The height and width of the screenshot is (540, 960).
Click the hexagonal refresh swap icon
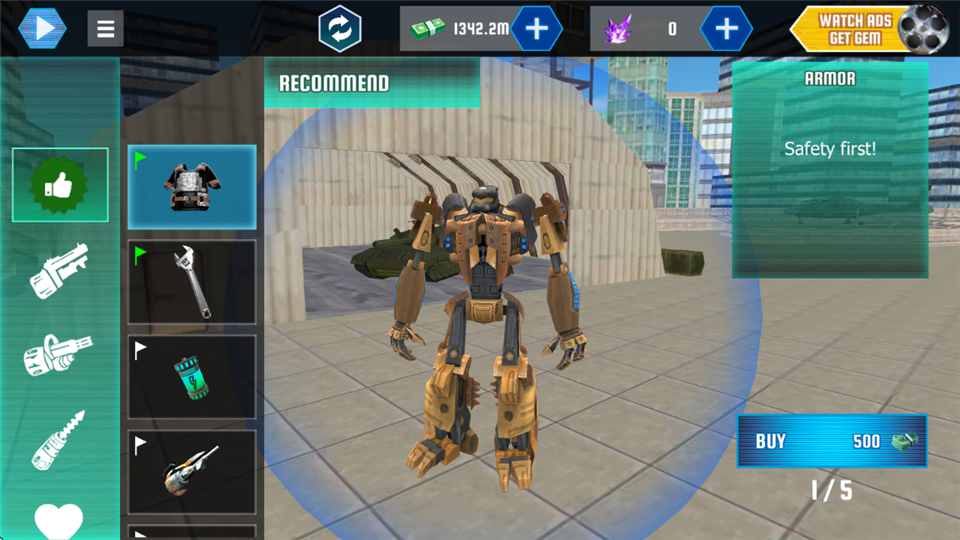tap(339, 28)
